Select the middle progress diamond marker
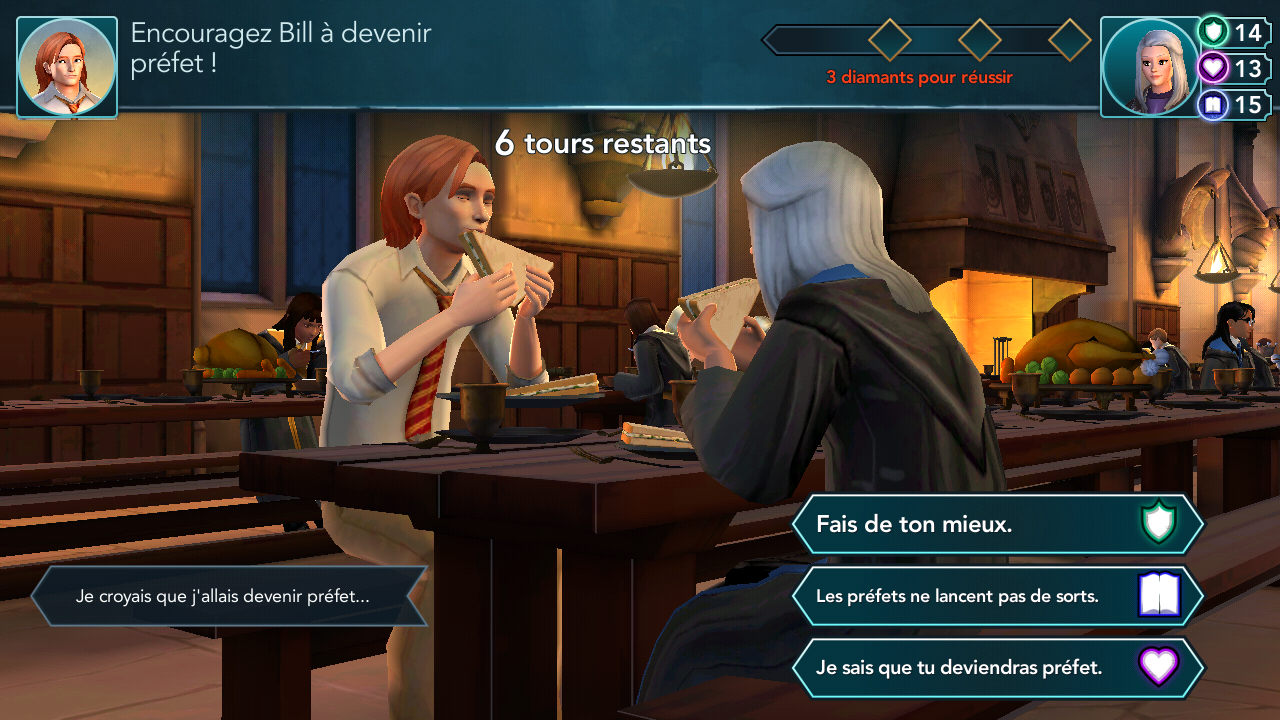This screenshot has height=720, width=1280. click(978, 41)
